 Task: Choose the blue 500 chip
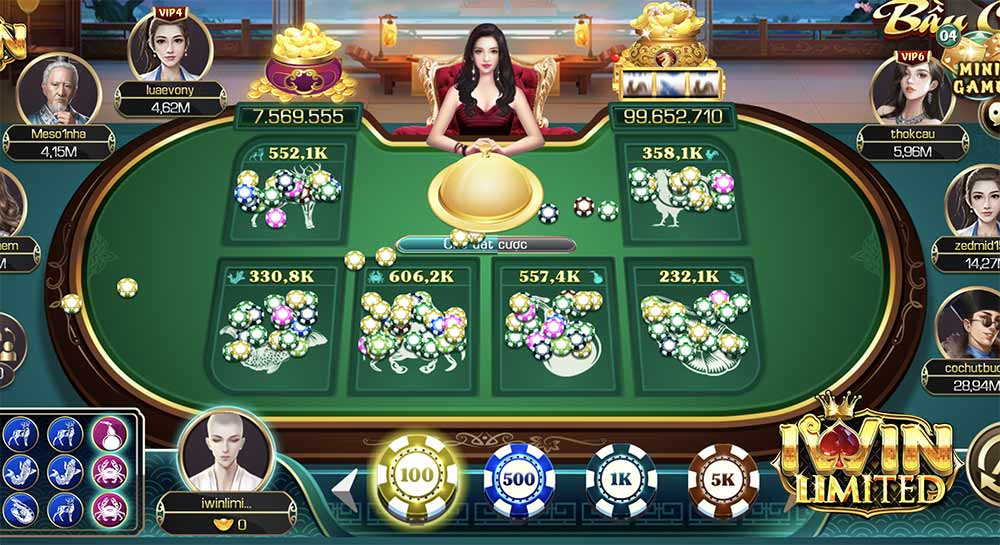[x=519, y=478]
